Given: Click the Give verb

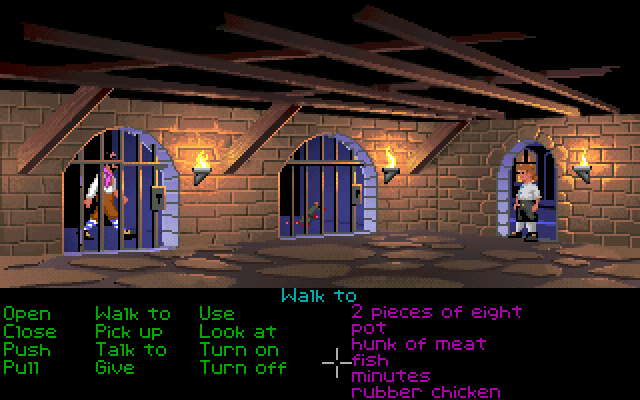Looking at the screenshot, I should click(x=115, y=367).
